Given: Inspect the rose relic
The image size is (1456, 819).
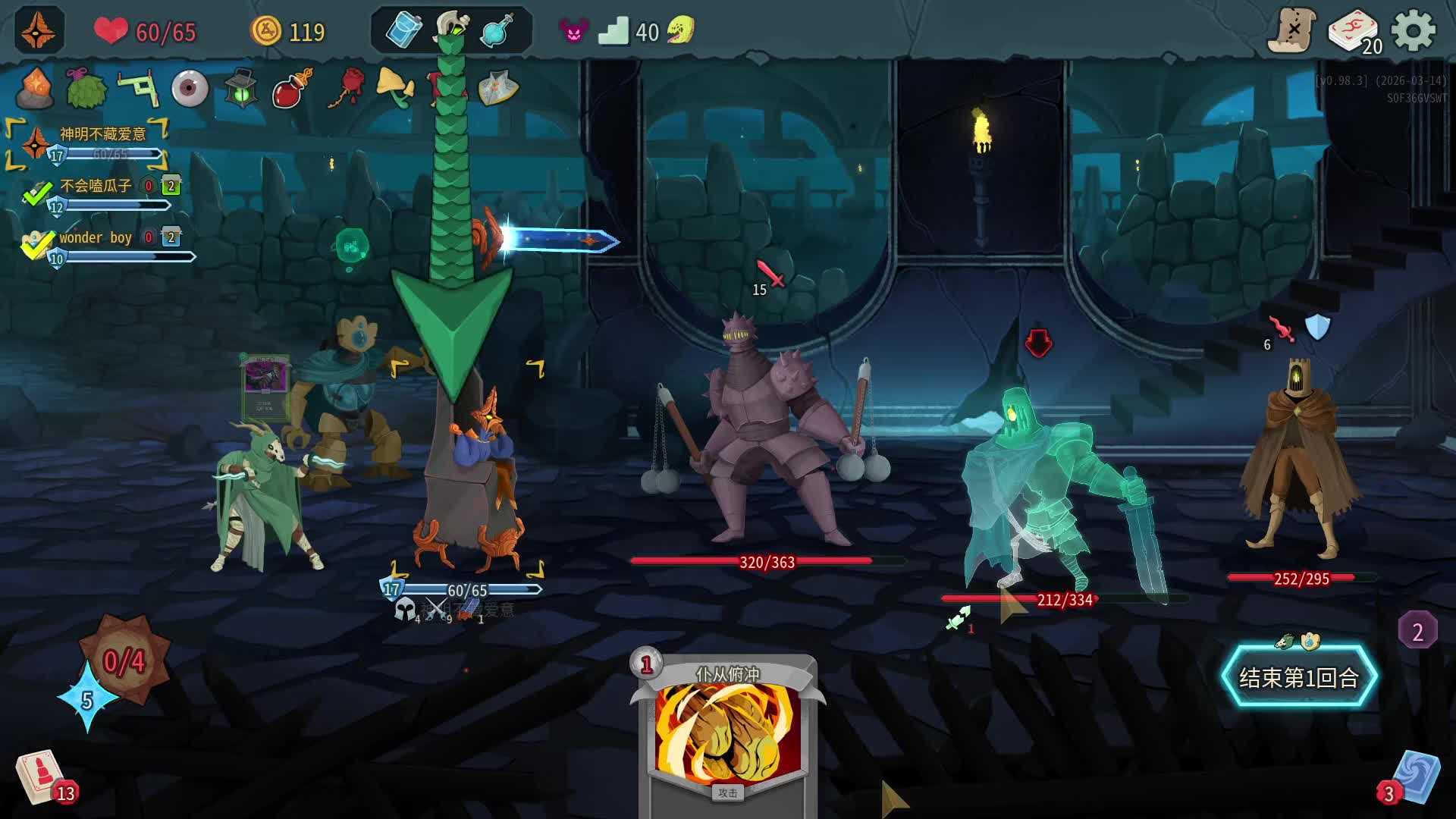Looking at the screenshot, I should point(347,87).
